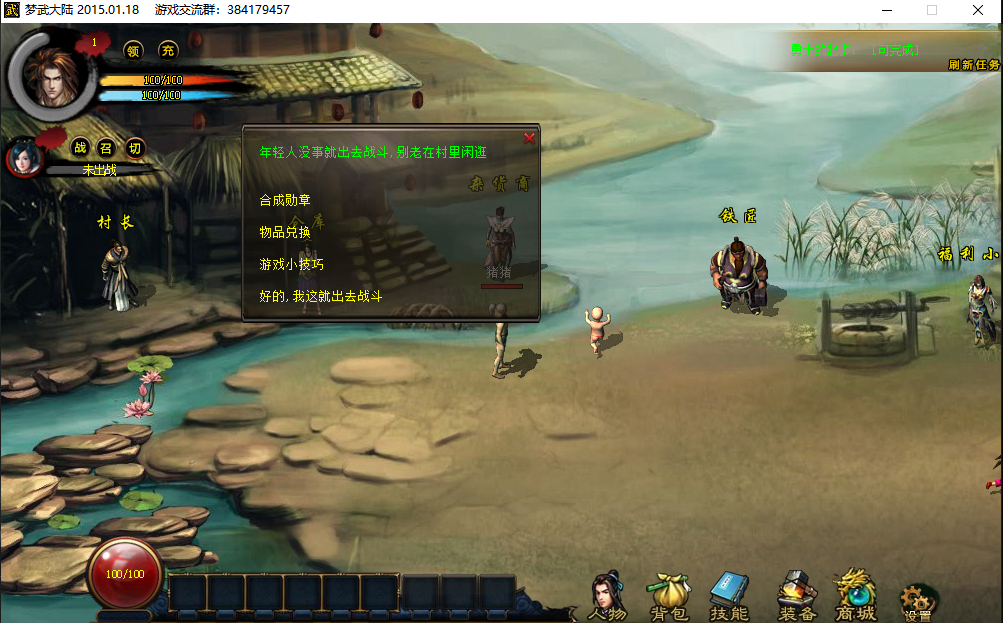Minimize the game window

click(x=886, y=10)
